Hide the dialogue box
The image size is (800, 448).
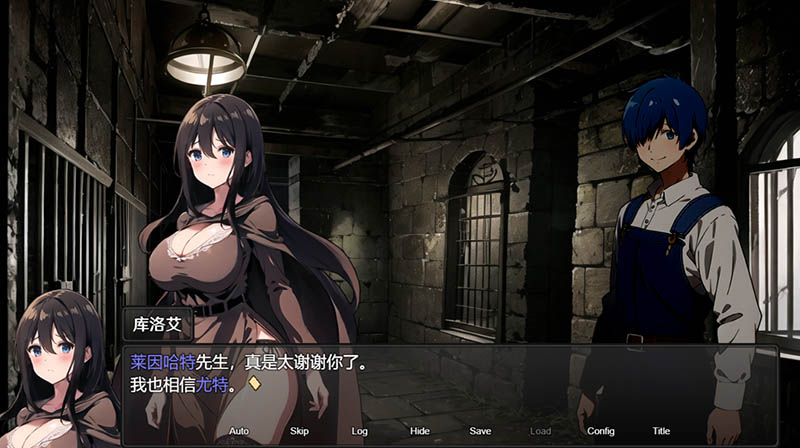pos(420,430)
